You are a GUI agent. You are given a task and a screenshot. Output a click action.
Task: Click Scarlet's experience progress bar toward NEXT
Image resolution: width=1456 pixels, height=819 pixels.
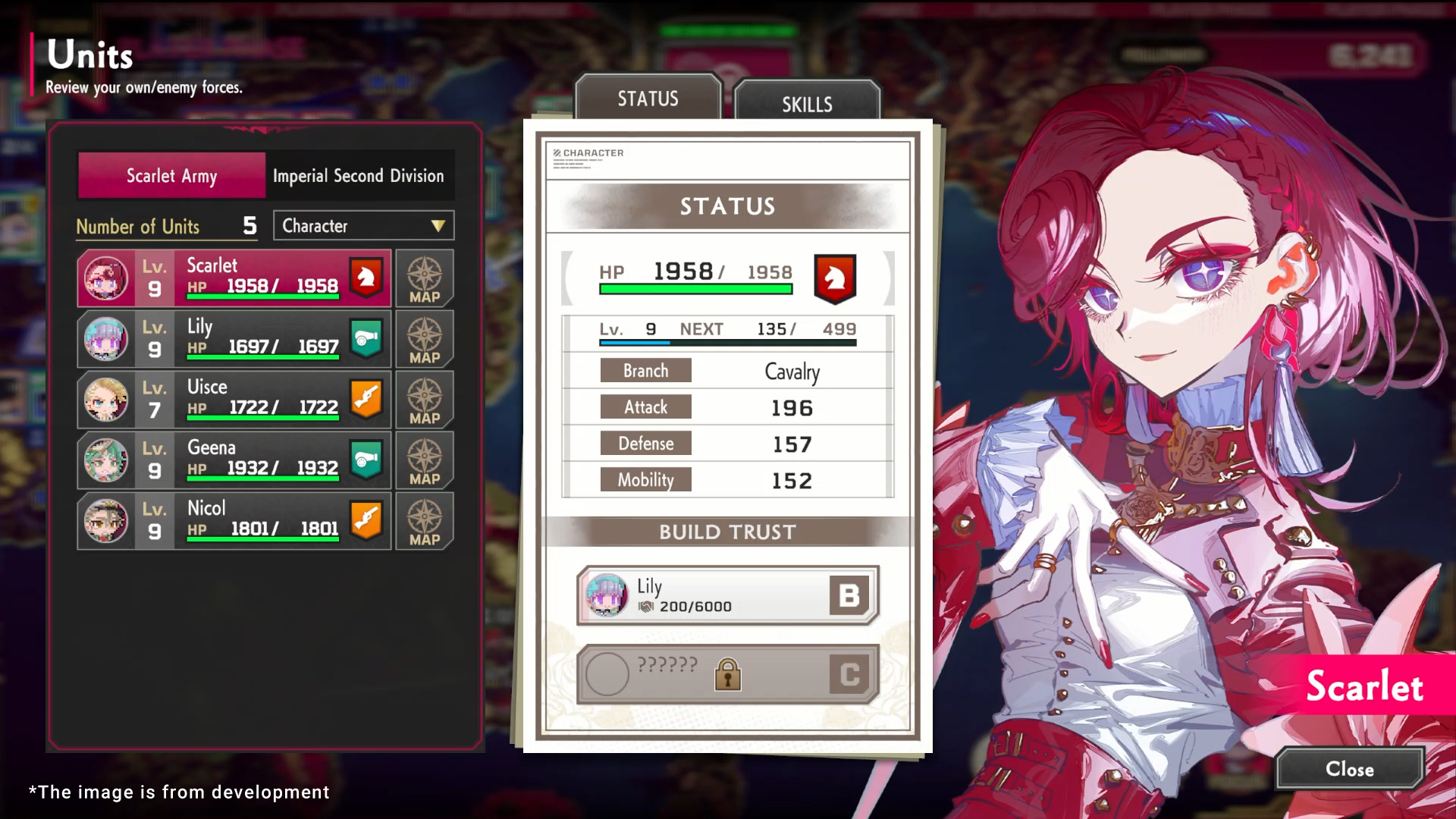click(x=728, y=343)
